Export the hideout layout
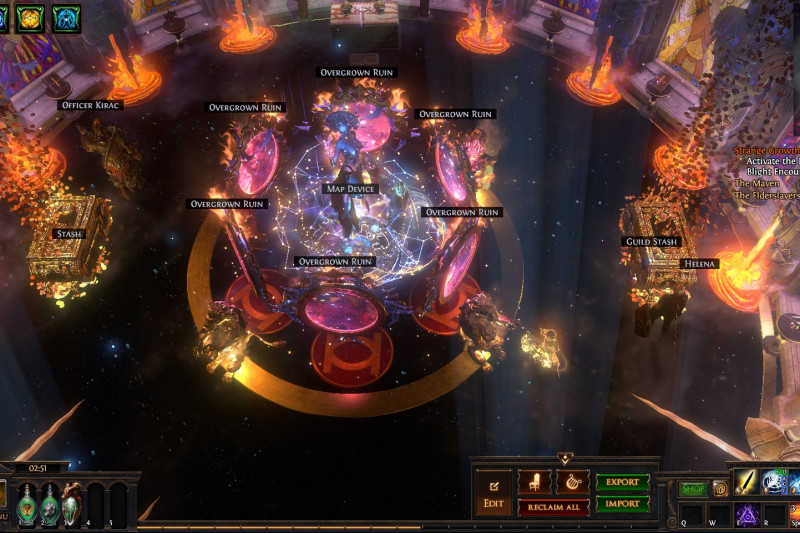Screen dimensions: 800x533 click(x=622, y=482)
